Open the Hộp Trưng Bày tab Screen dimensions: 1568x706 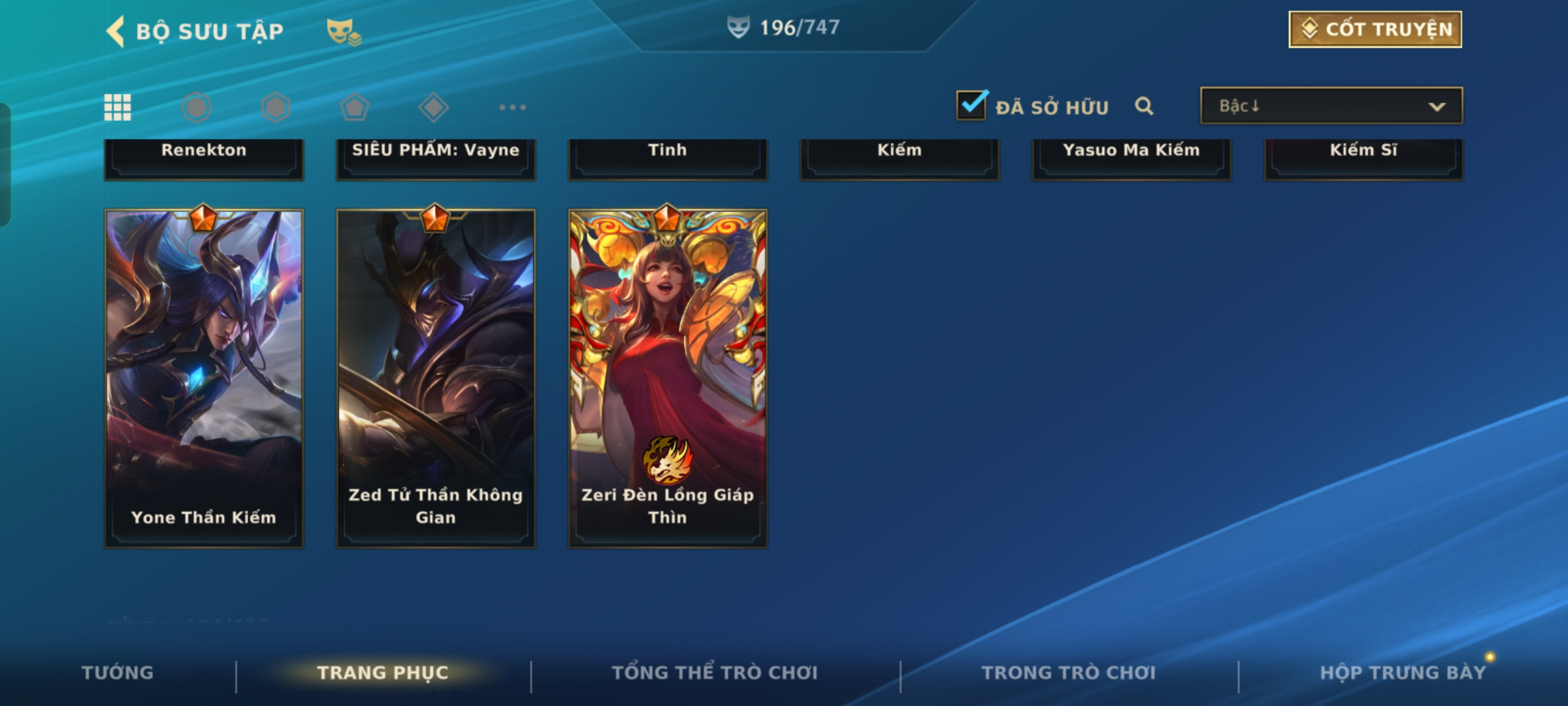[1403, 673]
